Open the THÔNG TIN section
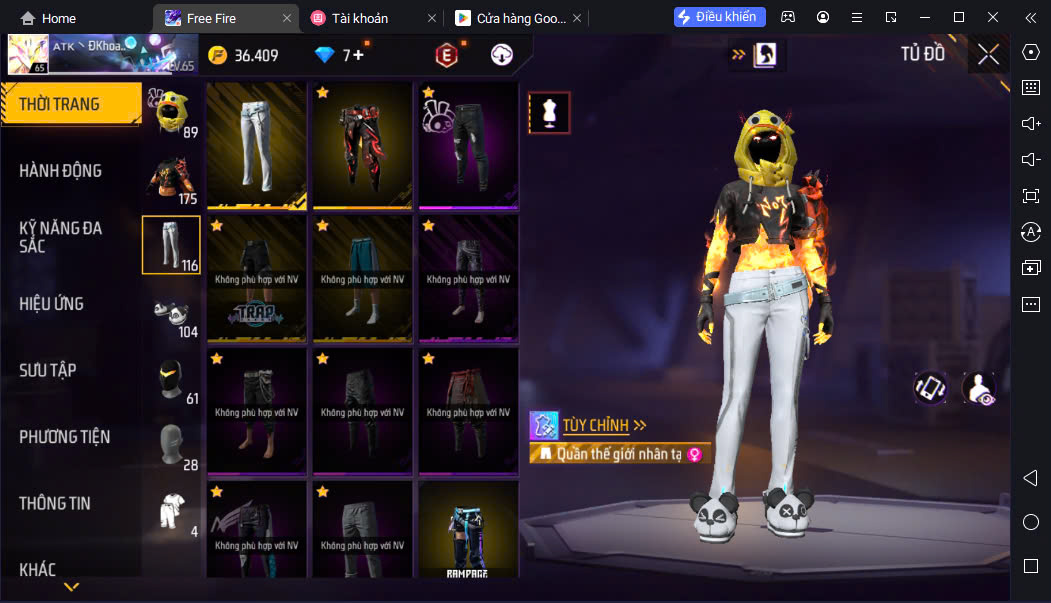The image size is (1051, 603). [x=55, y=504]
